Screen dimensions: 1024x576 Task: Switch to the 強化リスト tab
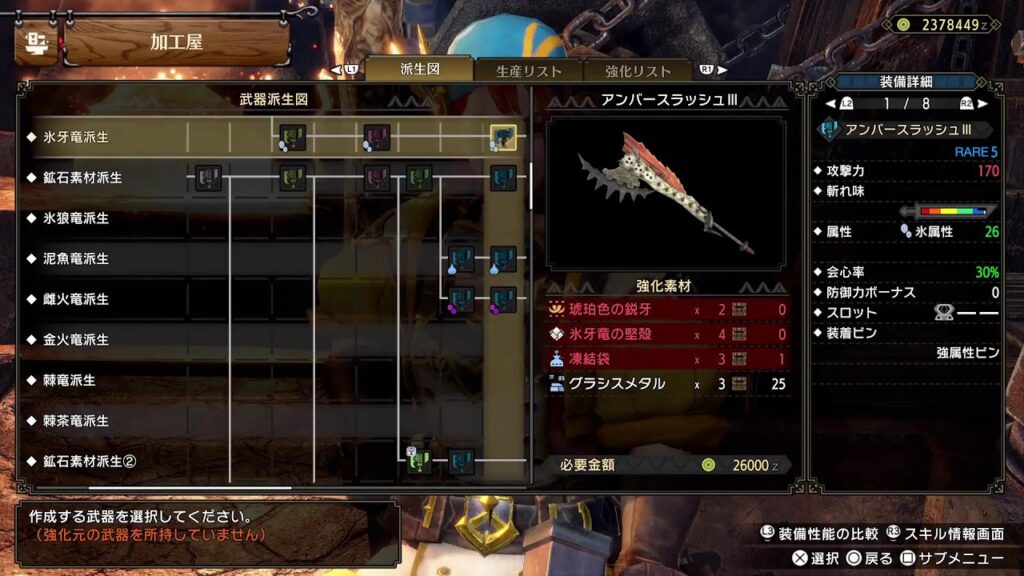638,71
